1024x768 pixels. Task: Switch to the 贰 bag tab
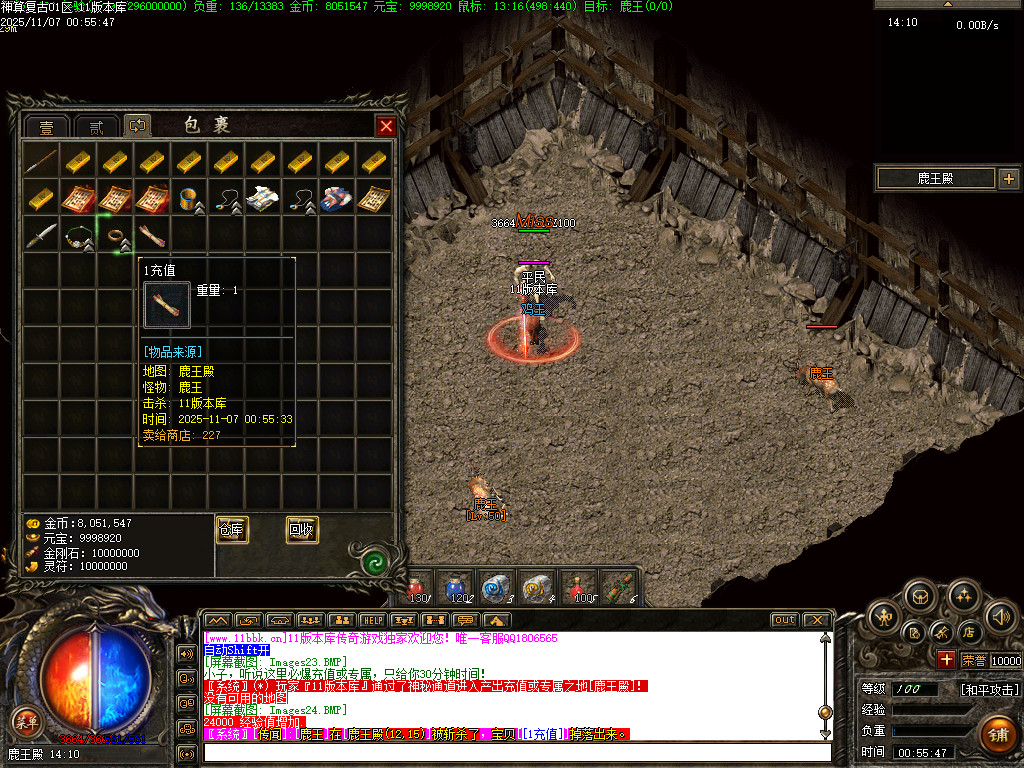pyautogui.click(x=95, y=127)
